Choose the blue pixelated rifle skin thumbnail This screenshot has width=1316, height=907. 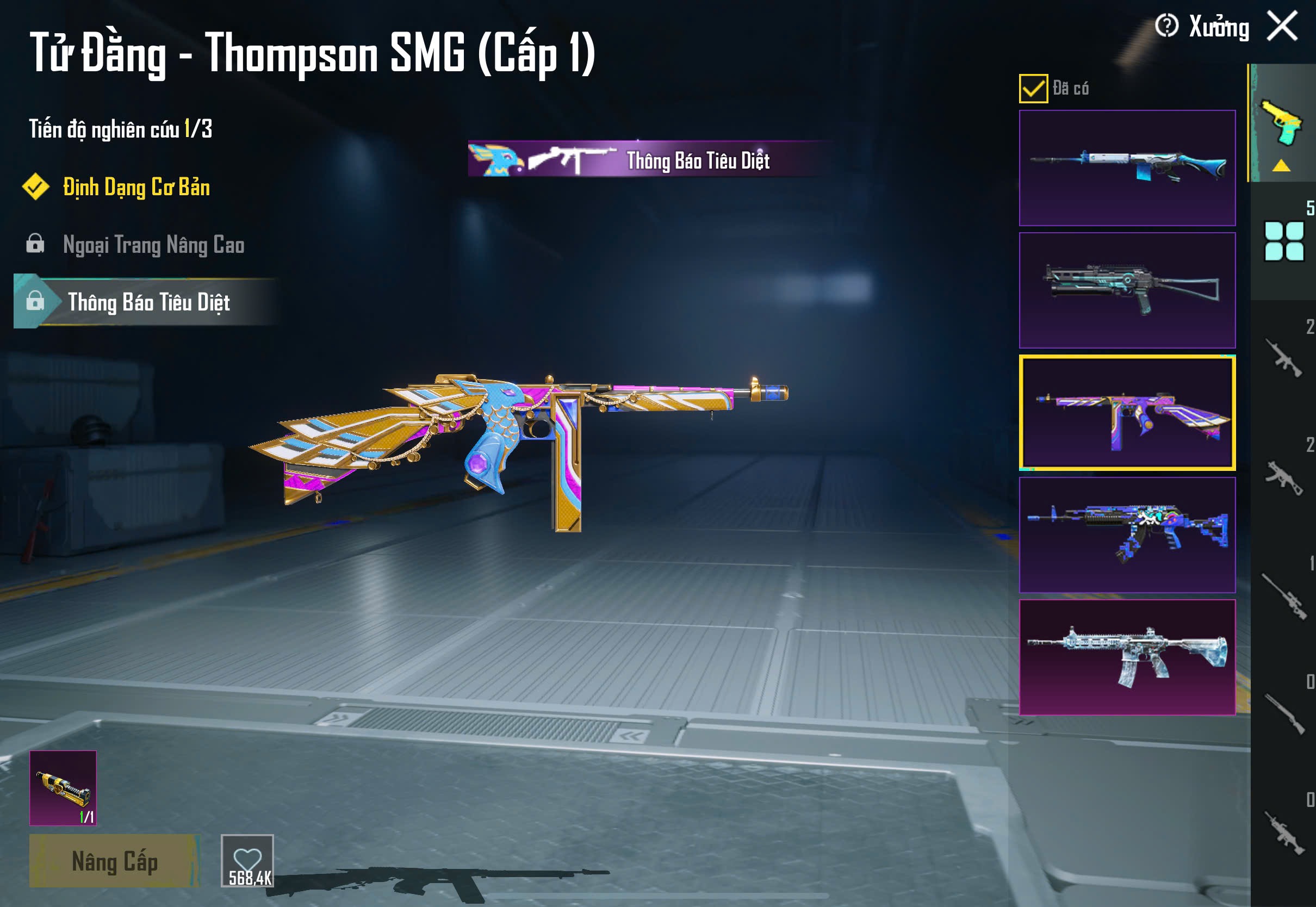coord(1127,535)
